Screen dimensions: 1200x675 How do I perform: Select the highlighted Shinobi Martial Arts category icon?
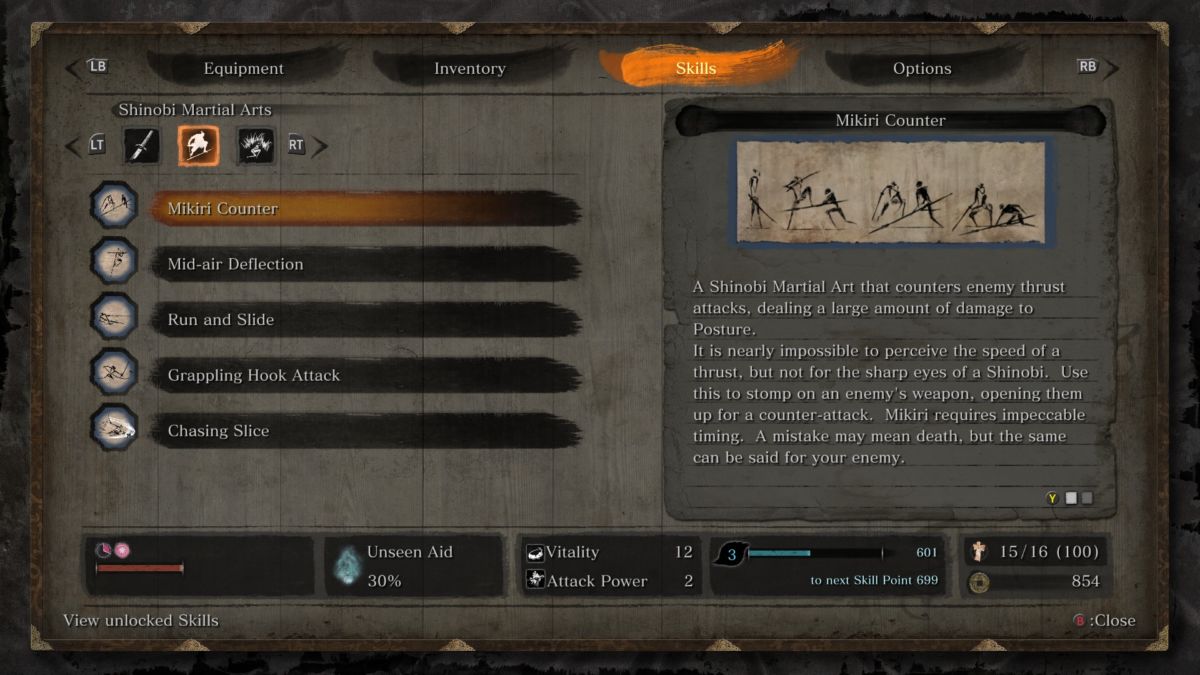click(x=198, y=146)
